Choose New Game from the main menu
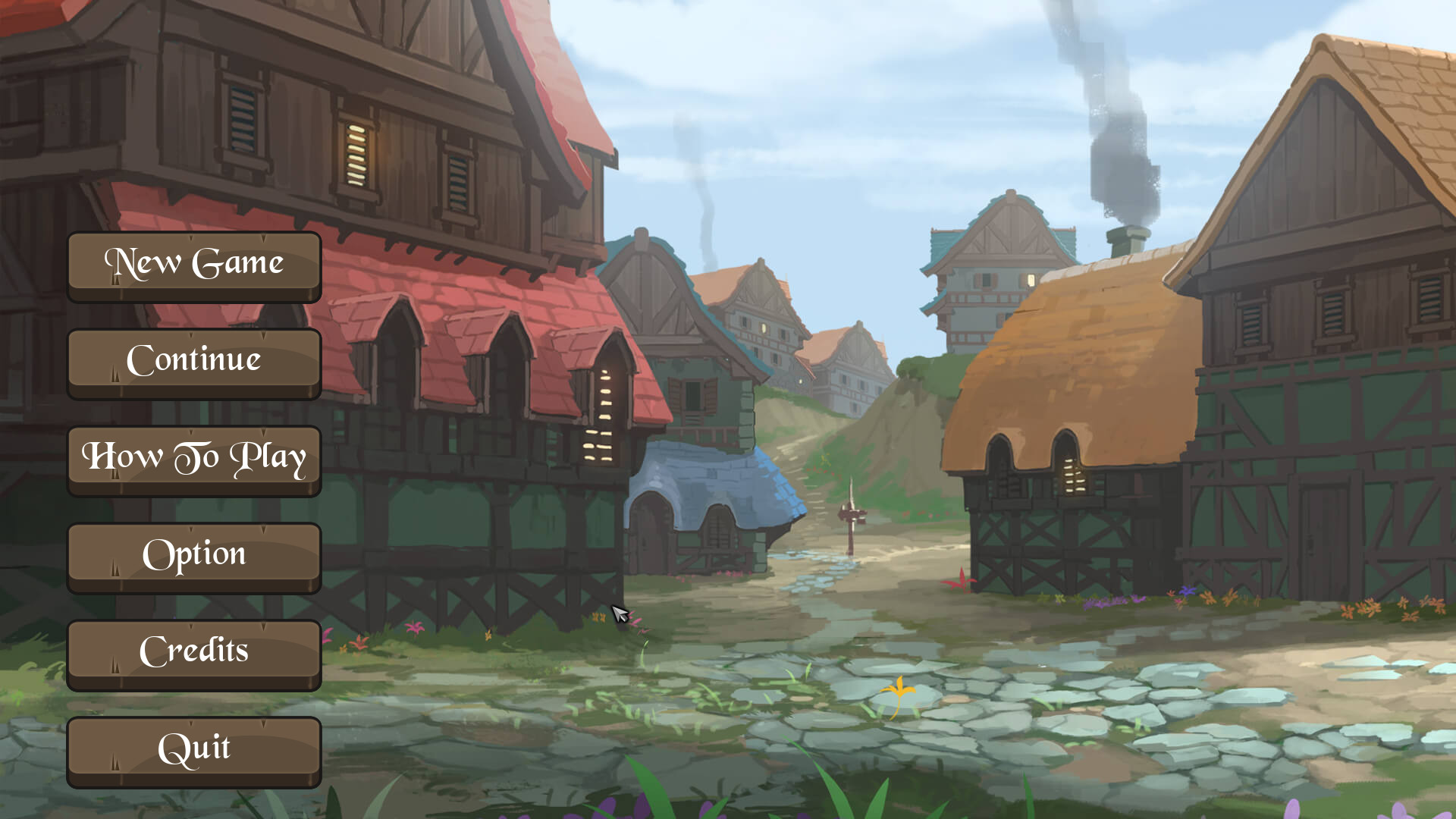This screenshot has width=1456, height=819. click(x=193, y=263)
